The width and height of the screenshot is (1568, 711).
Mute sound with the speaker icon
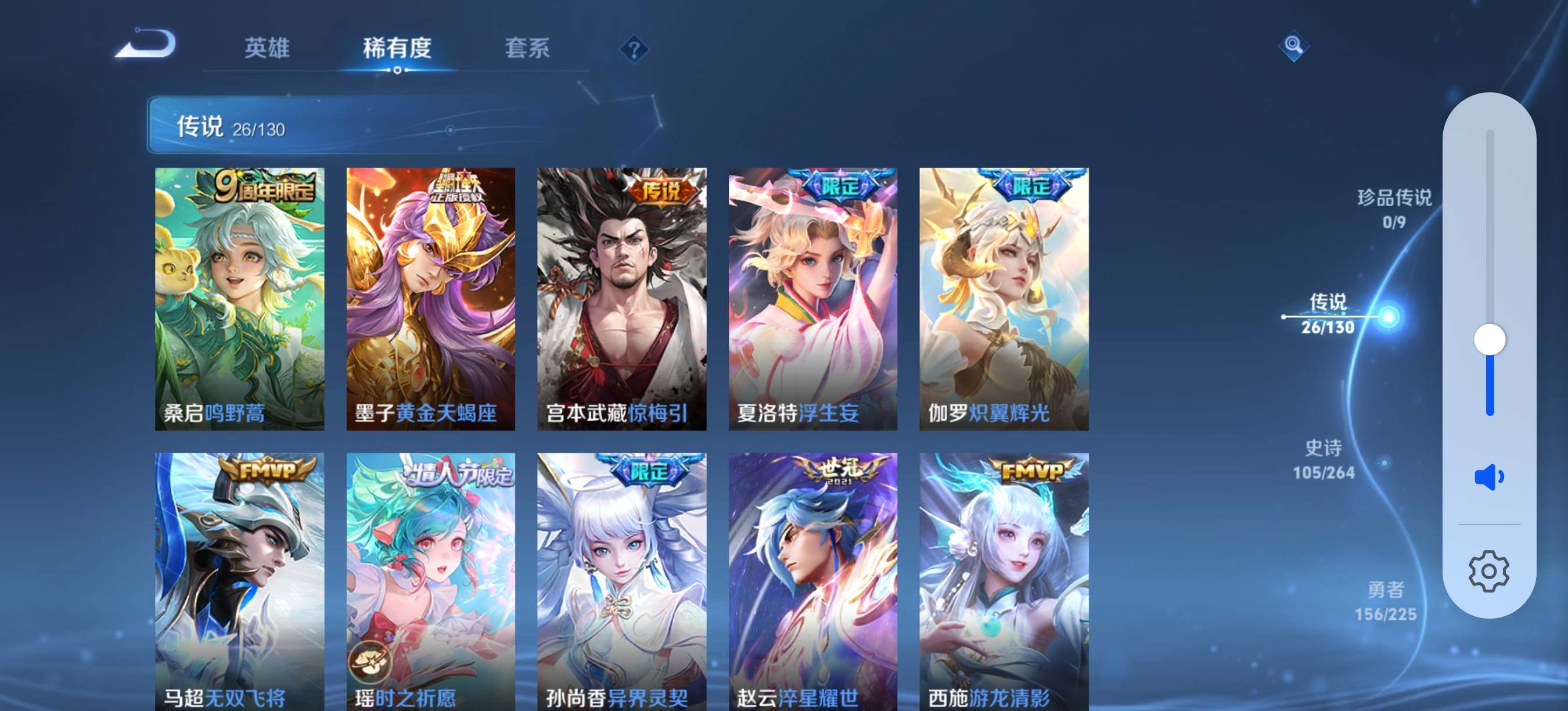pyautogui.click(x=1488, y=477)
